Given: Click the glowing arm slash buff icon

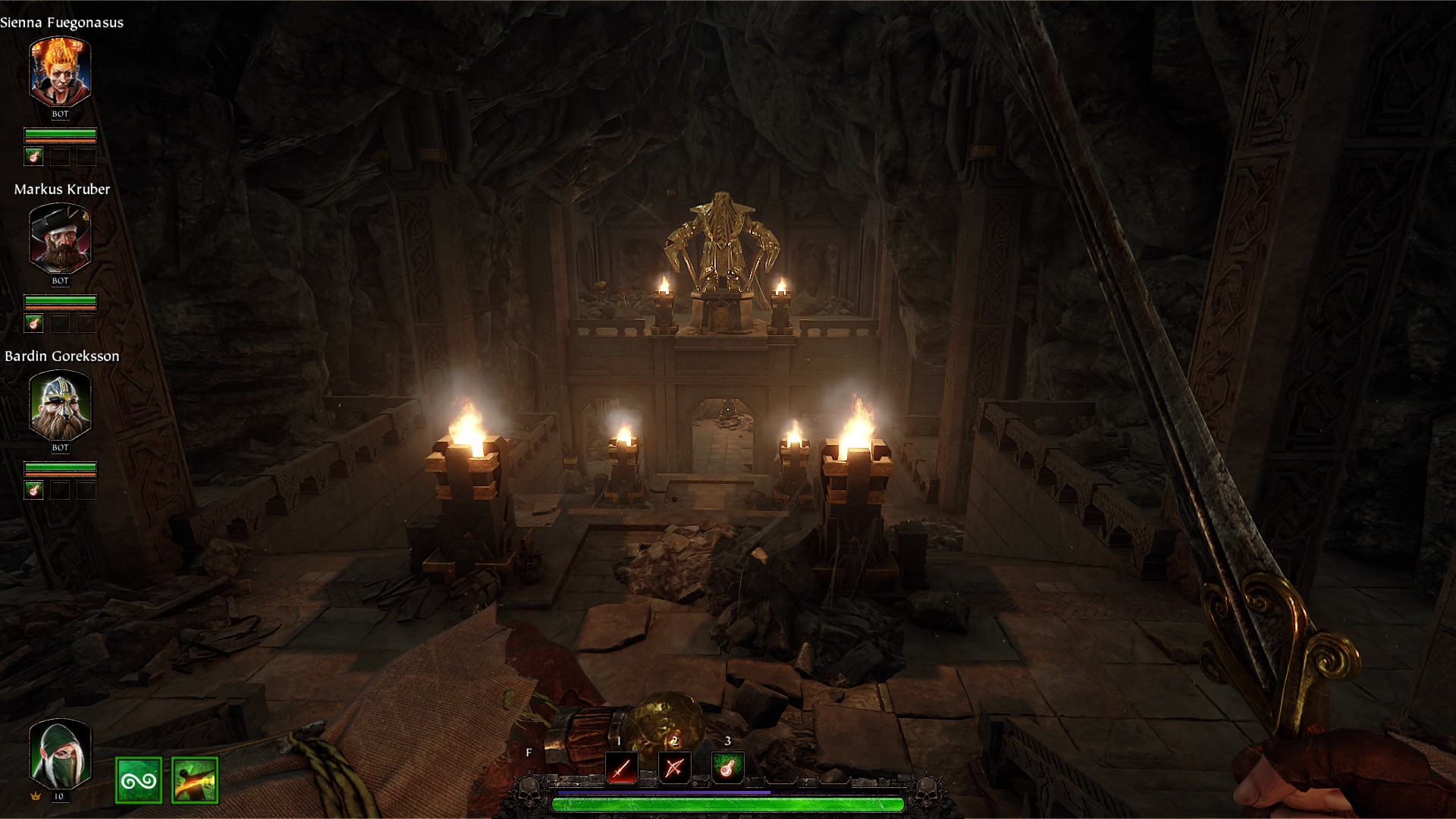Looking at the screenshot, I should point(195,780).
